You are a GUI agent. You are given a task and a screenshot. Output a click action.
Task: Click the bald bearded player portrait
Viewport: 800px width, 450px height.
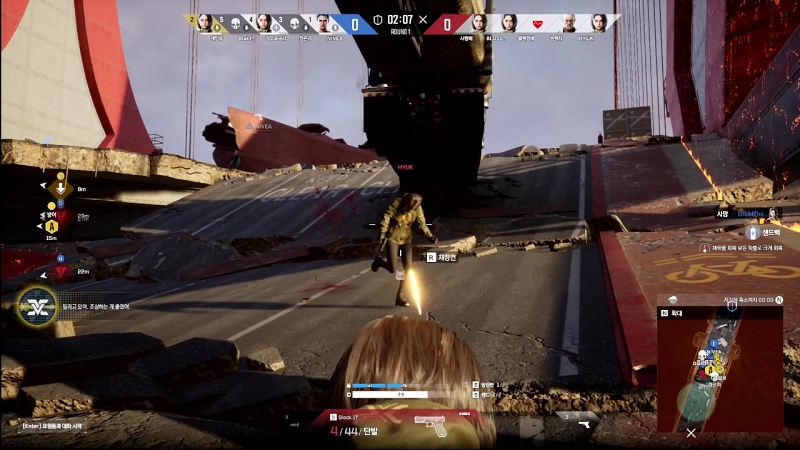click(x=568, y=22)
